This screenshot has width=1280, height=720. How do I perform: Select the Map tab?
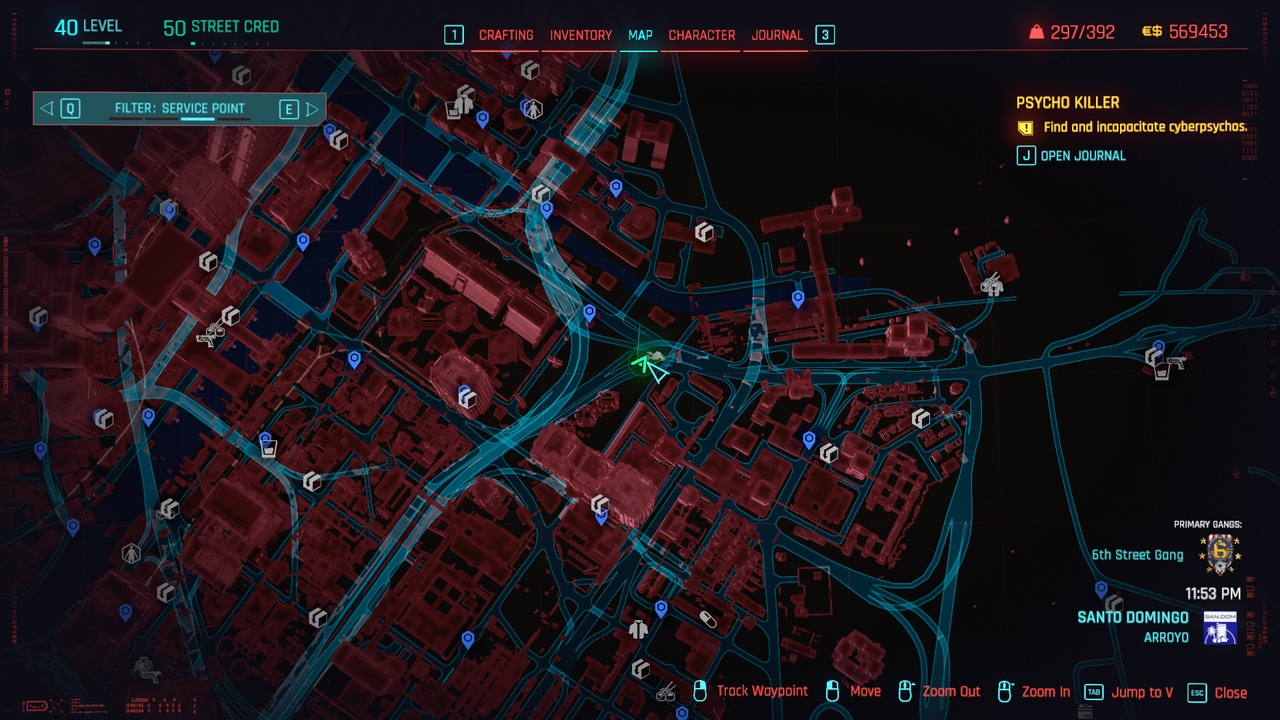tap(640, 35)
